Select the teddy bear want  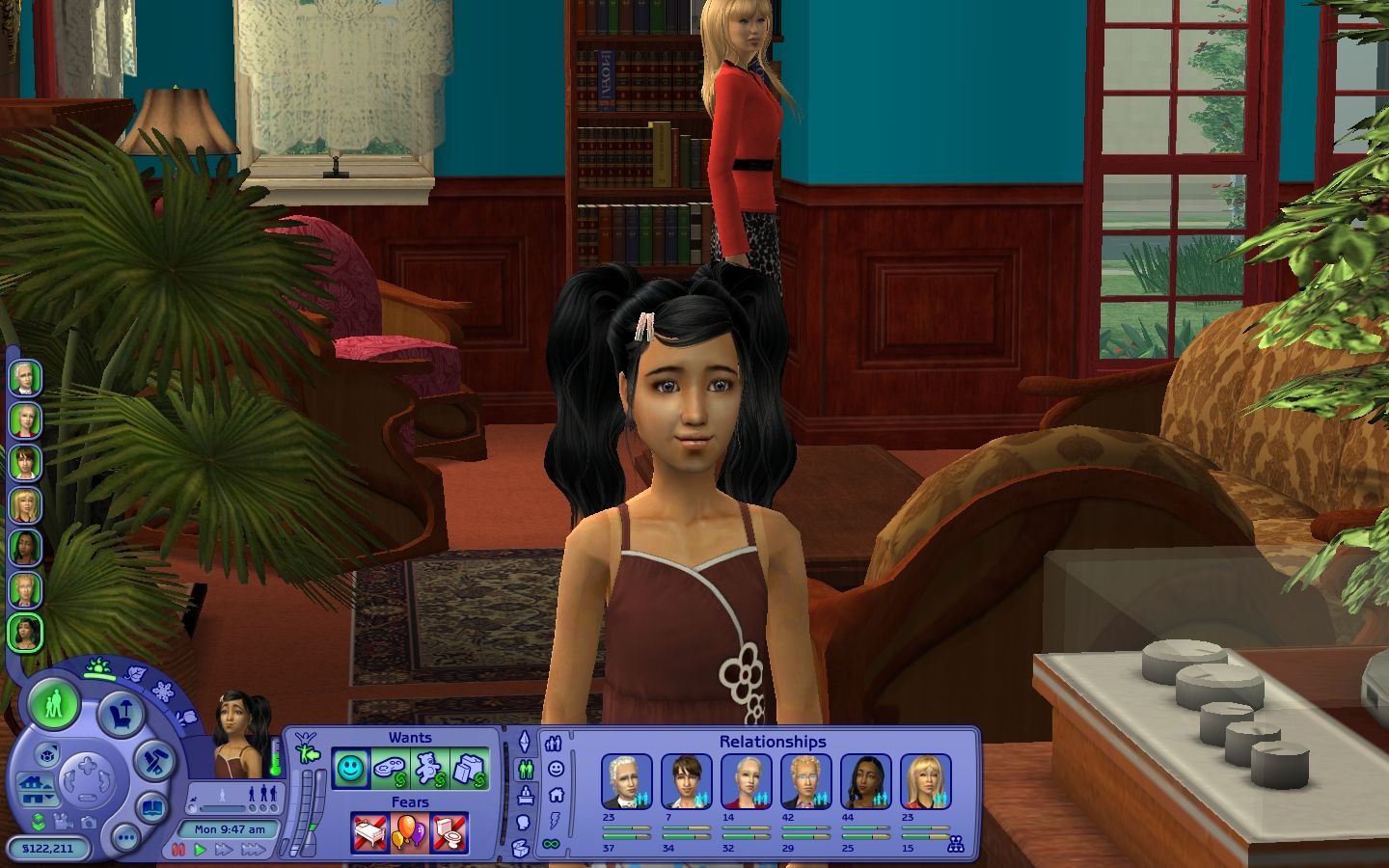(429, 769)
